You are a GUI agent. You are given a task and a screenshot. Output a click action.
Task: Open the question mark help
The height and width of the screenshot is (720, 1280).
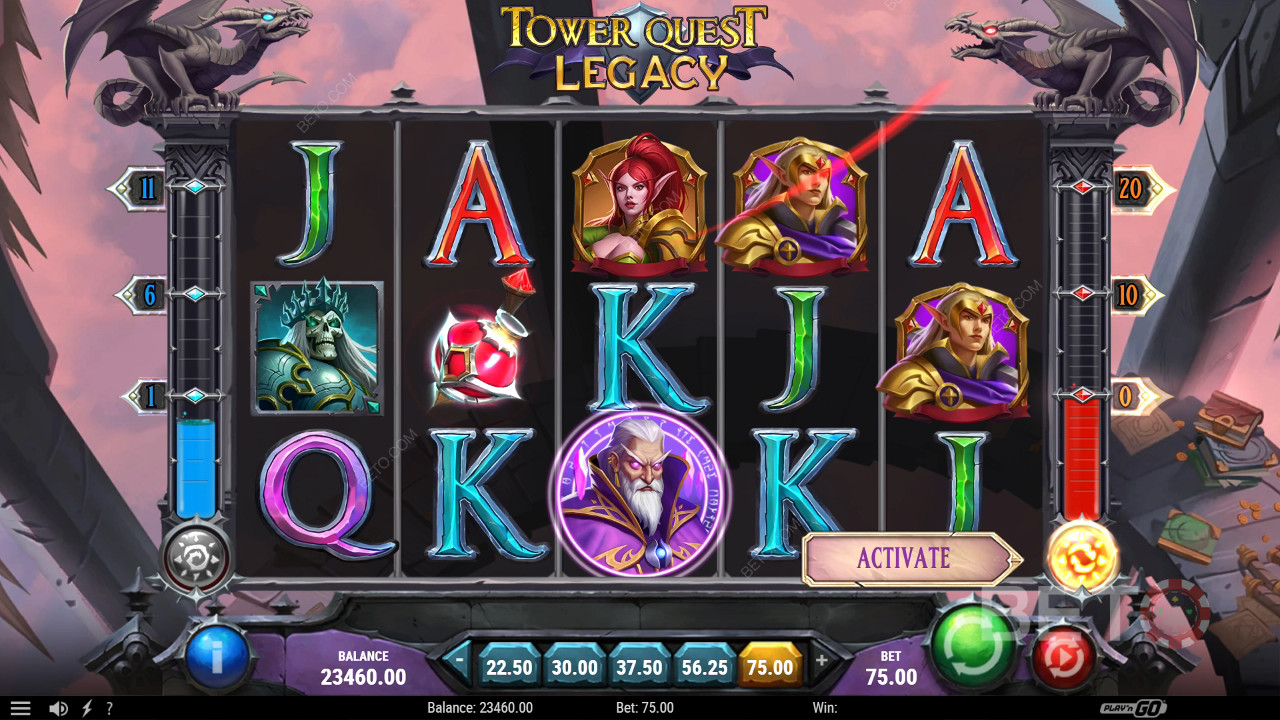[x=109, y=708]
